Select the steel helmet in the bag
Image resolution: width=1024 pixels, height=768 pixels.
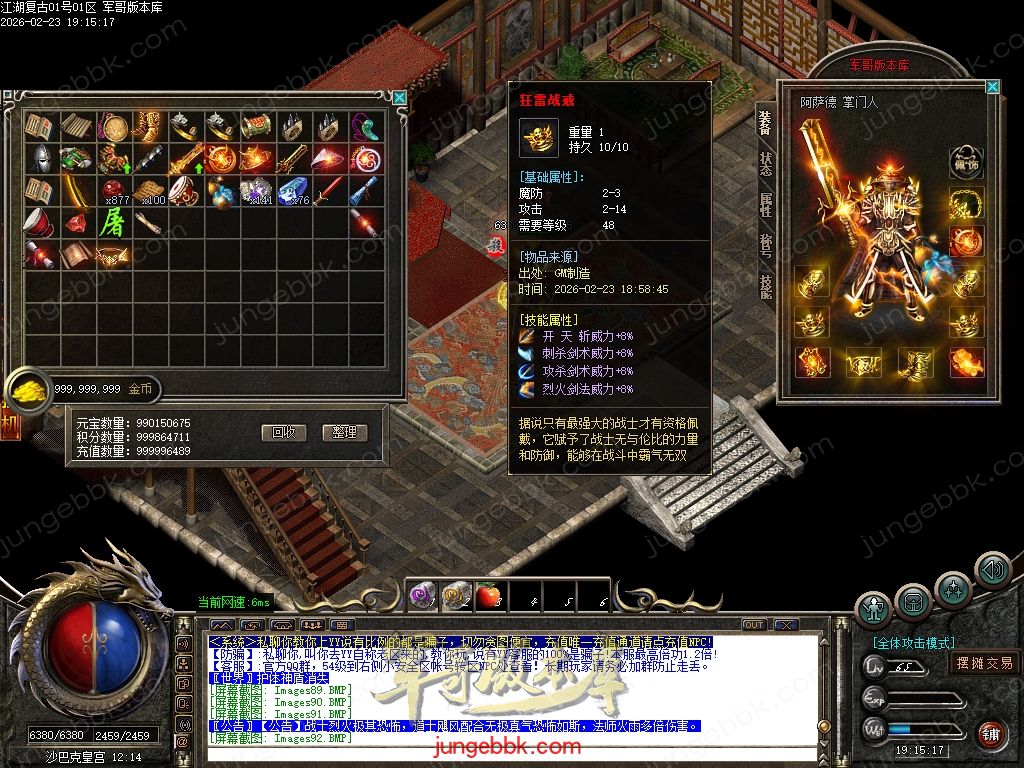(41, 158)
